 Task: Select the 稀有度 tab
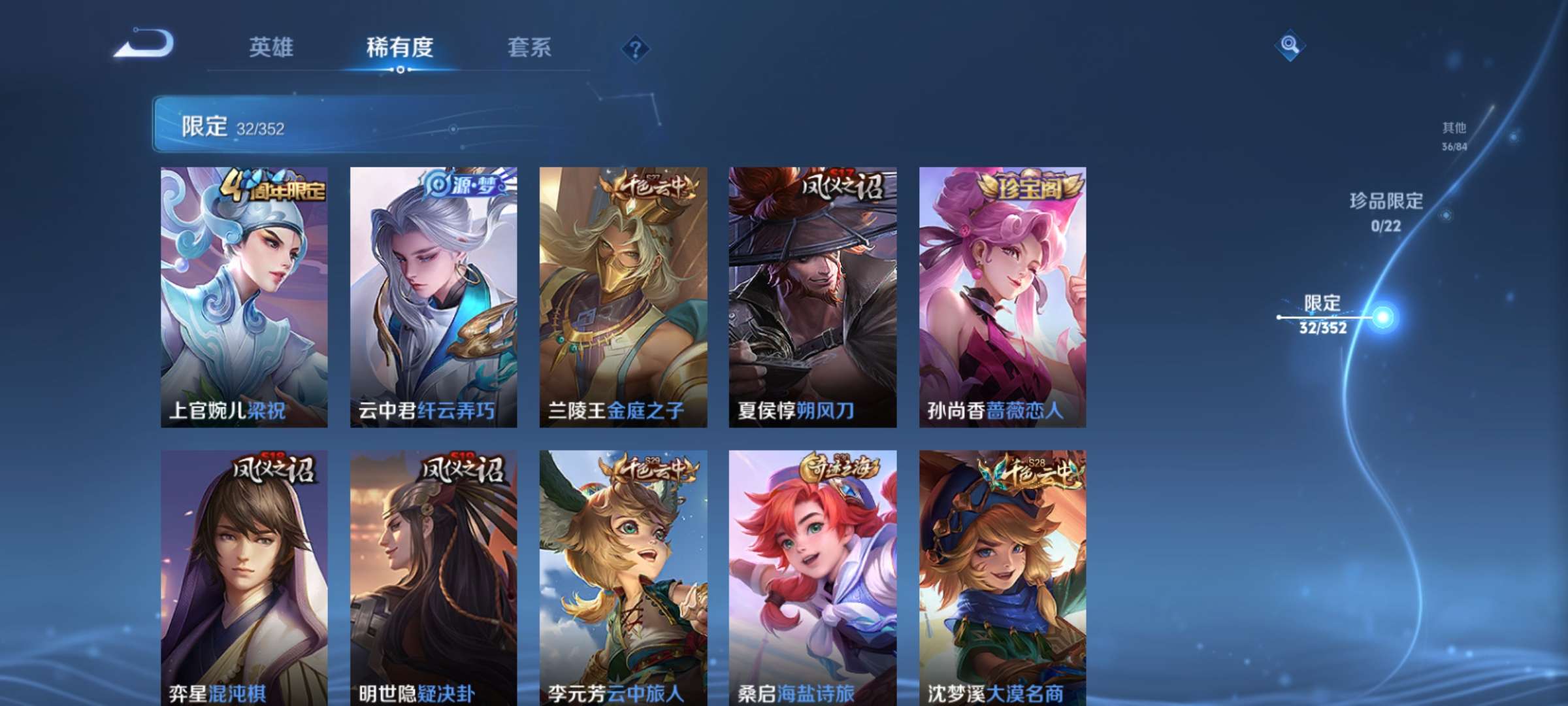[401, 48]
